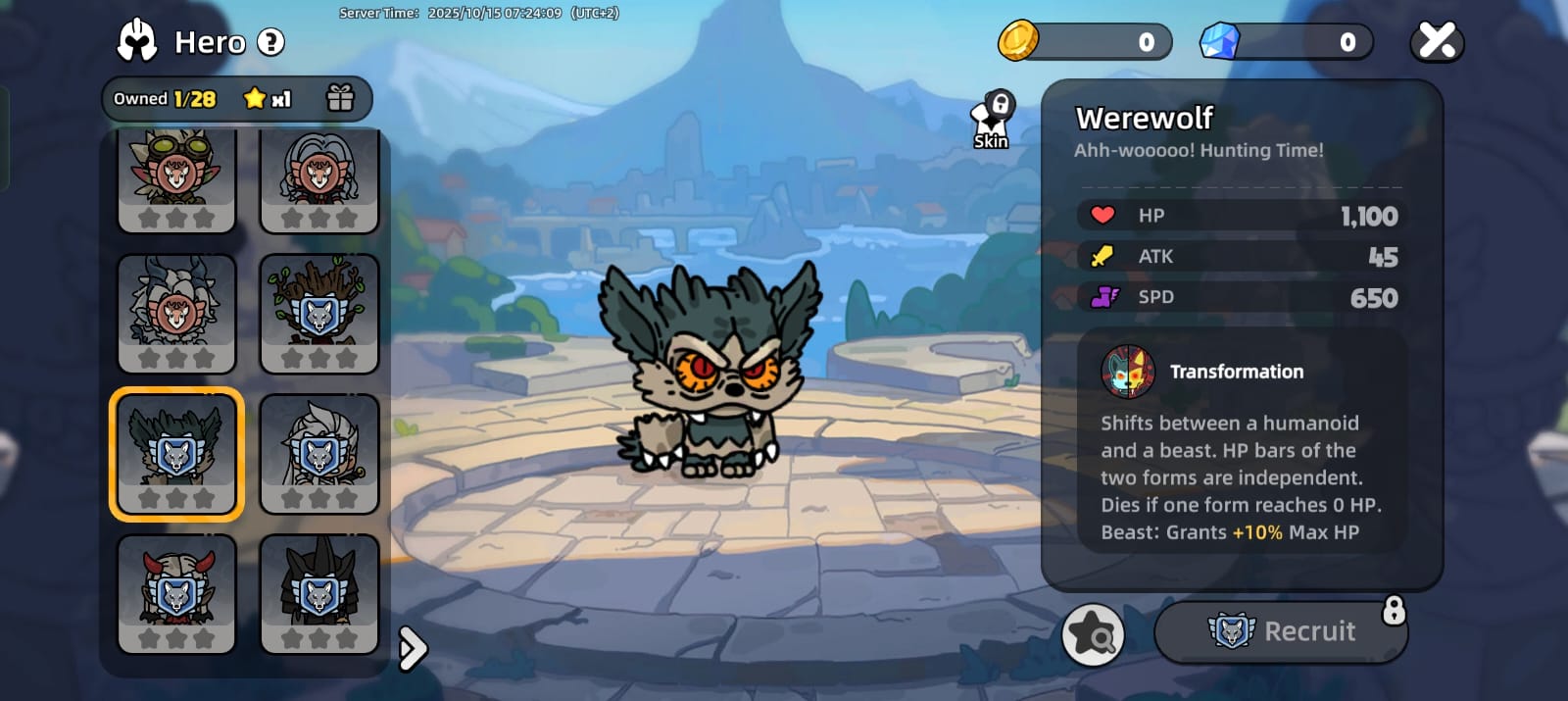Select the gray long-haired deer-badge hero
The height and width of the screenshot is (701, 1568).
tap(318, 179)
